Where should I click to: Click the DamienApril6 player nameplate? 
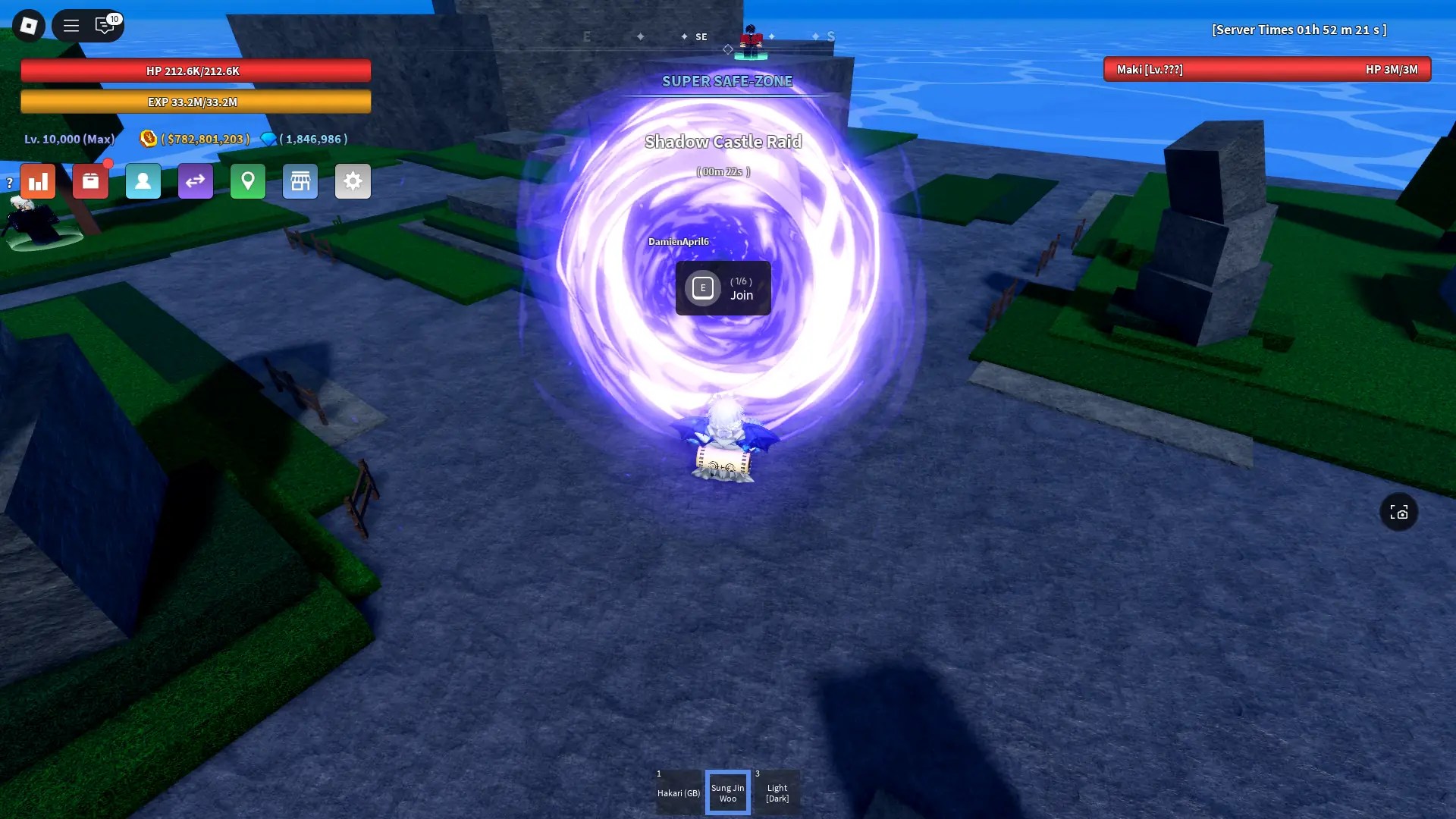tap(677, 240)
